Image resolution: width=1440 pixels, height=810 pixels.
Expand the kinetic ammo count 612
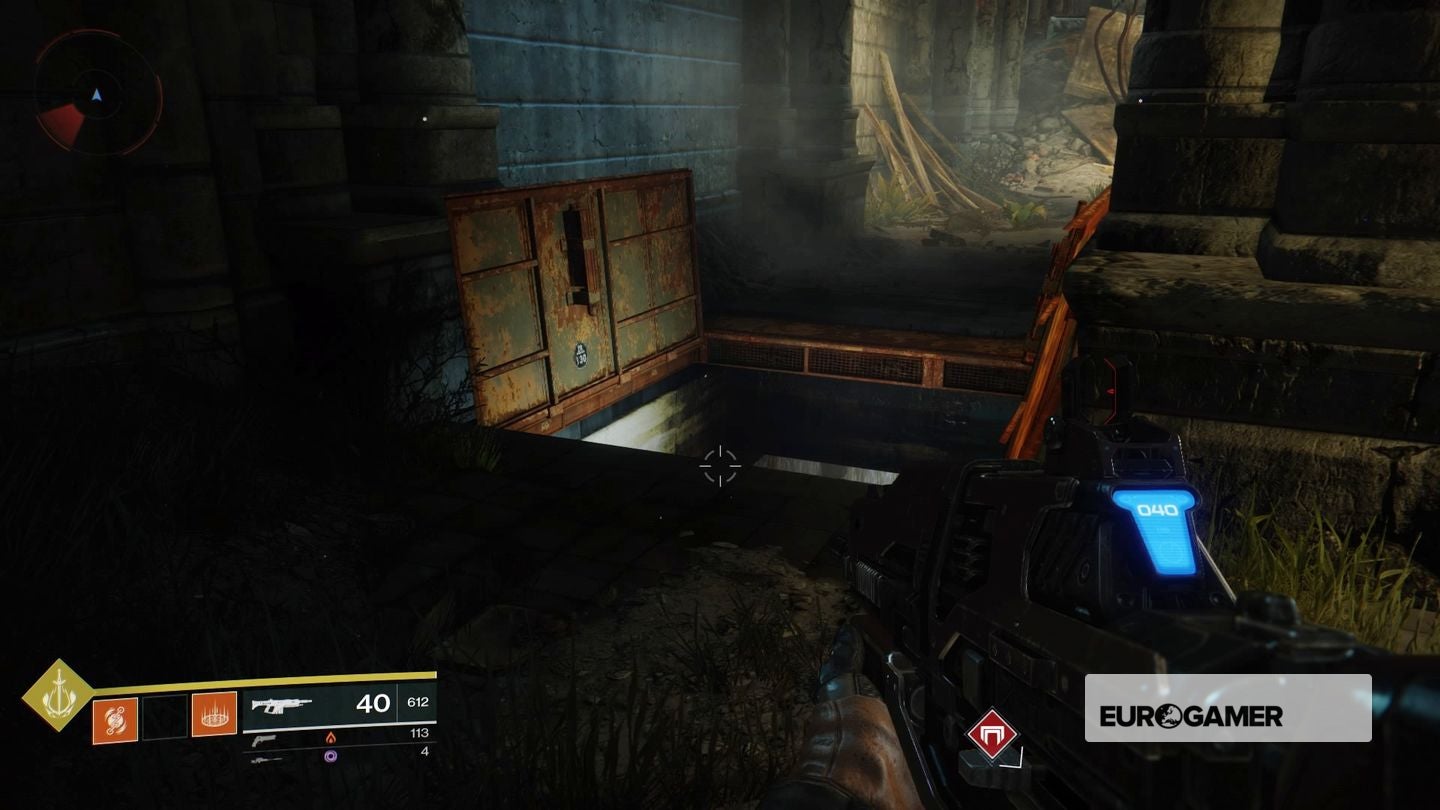419,703
